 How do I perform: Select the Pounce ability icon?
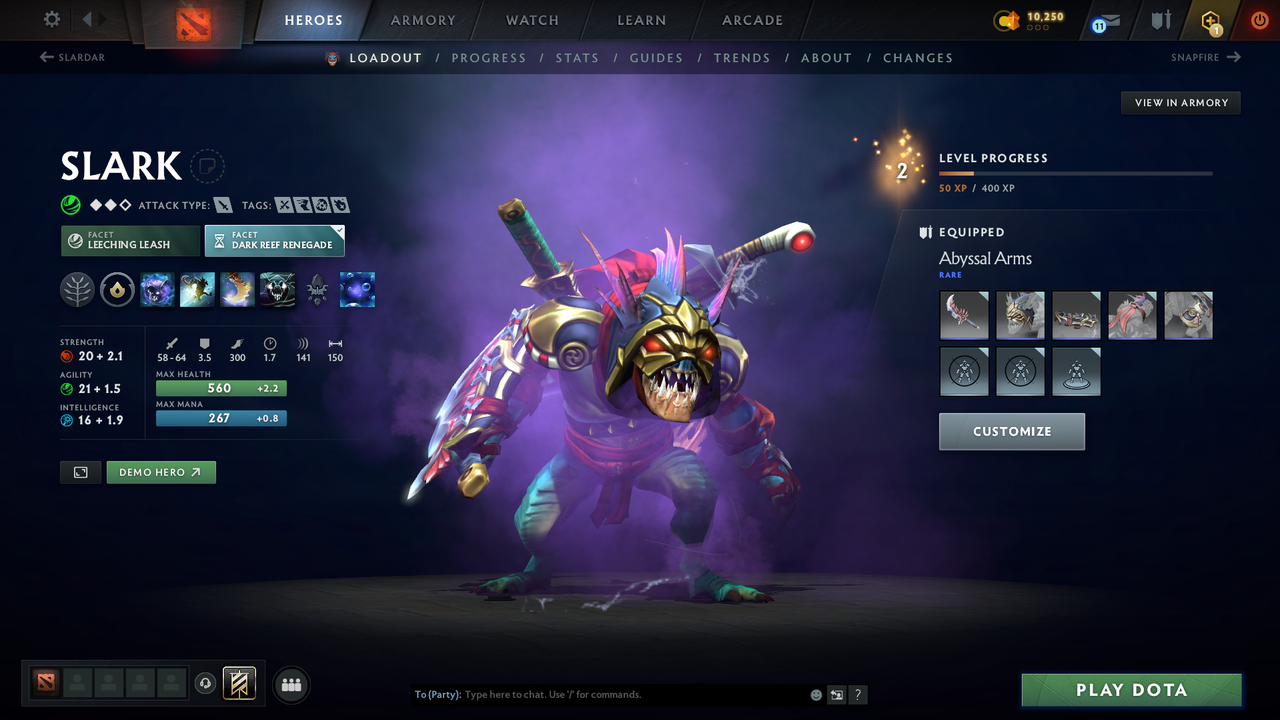197,289
